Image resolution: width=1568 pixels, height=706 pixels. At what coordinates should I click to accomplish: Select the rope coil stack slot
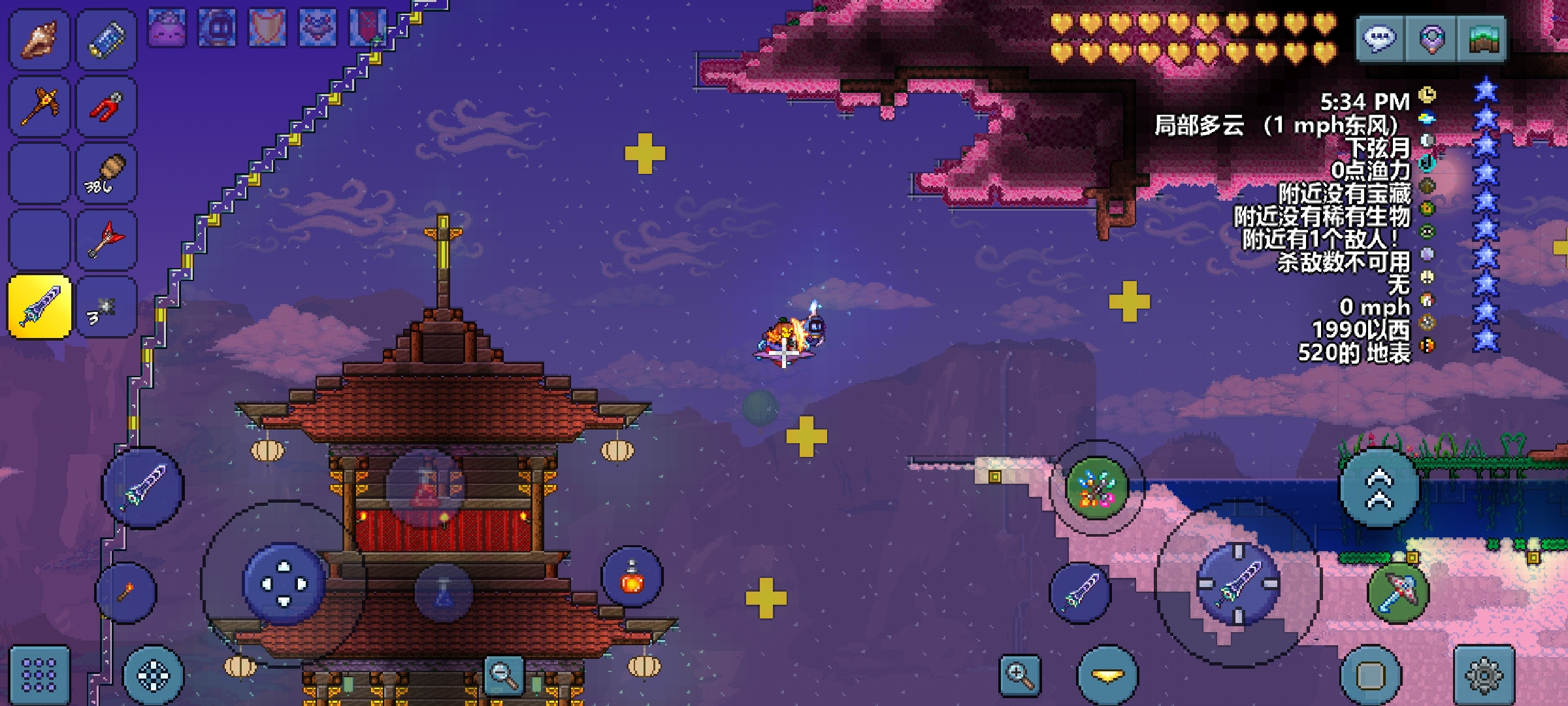point(106,174)
